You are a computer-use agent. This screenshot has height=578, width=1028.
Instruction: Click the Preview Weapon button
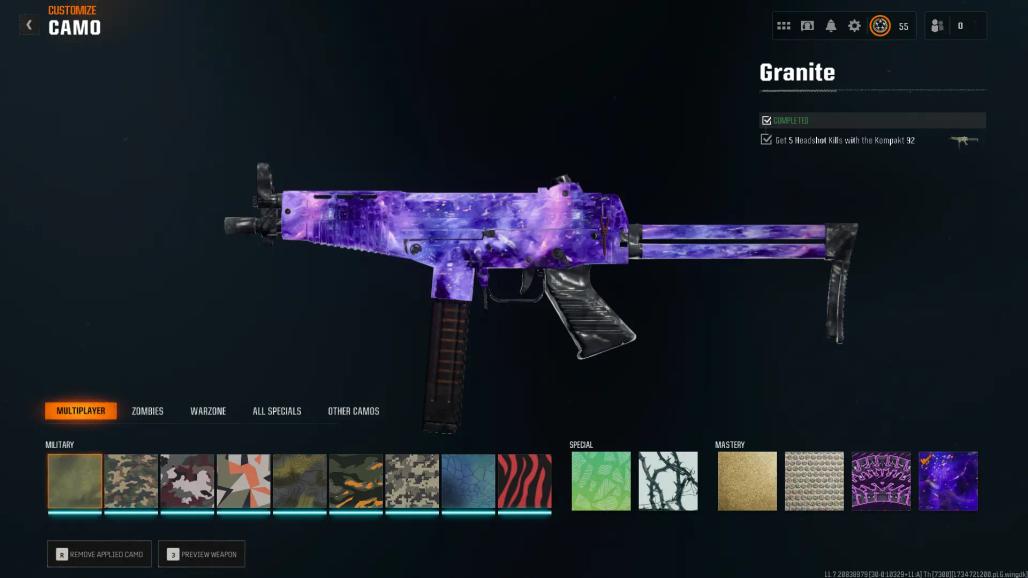[x=201, y=554]
